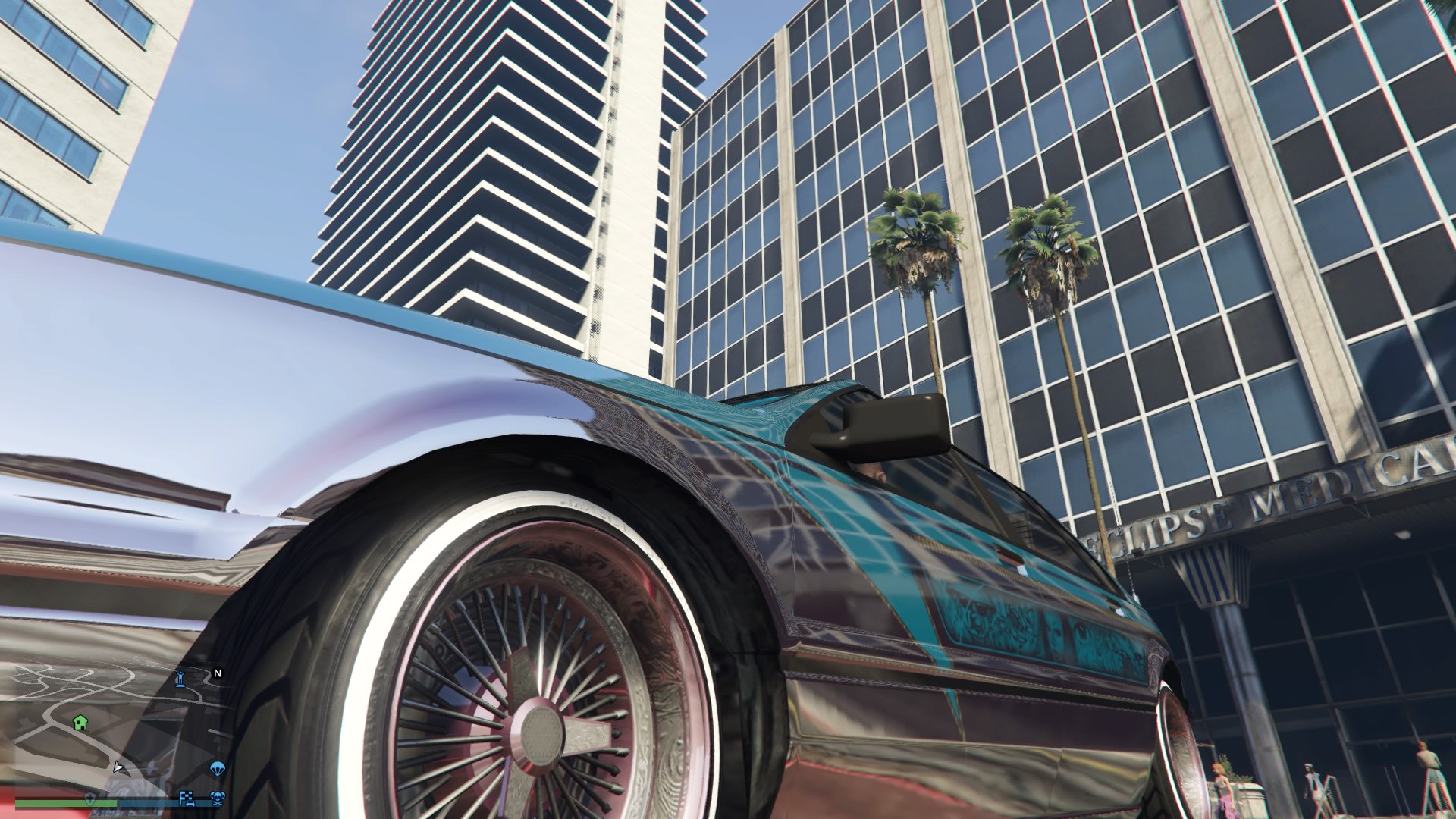Viewport: 1456px width, 819px height.
Task: Click the blue parachute pickup icon on minimap
Action: 218,769
